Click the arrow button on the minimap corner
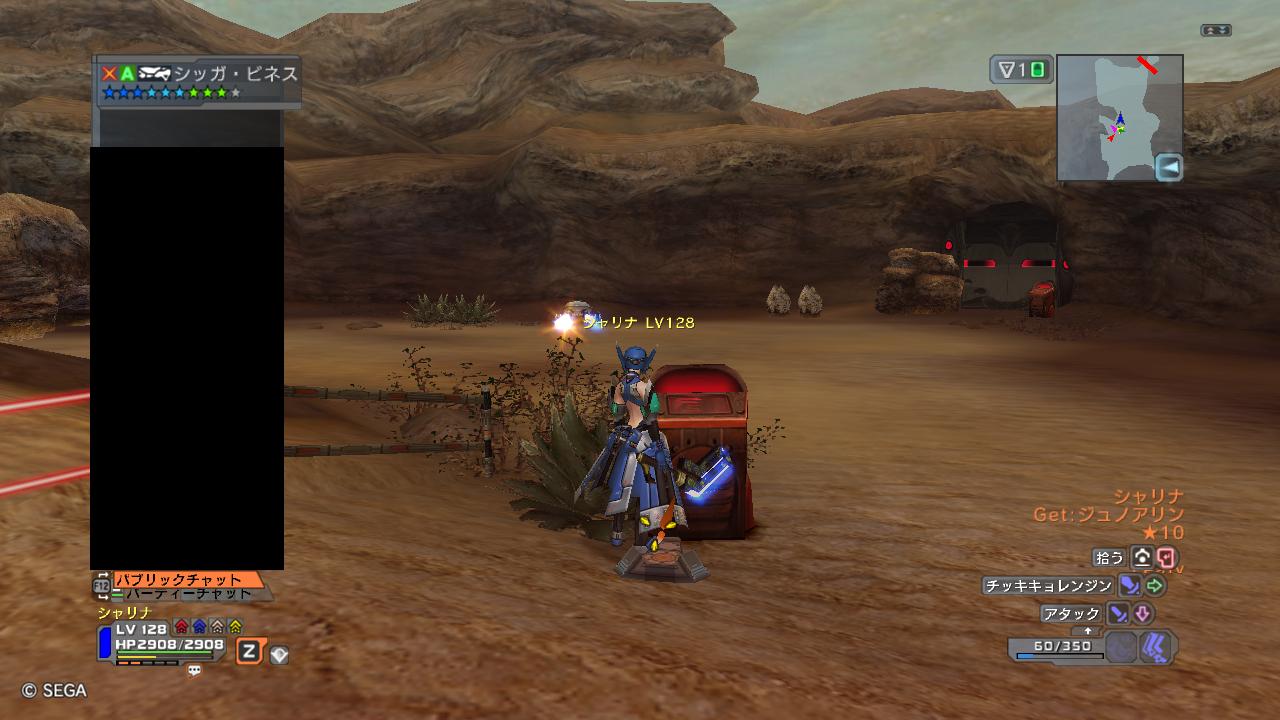1280x720 pixels. click(x=1168, y=167)
